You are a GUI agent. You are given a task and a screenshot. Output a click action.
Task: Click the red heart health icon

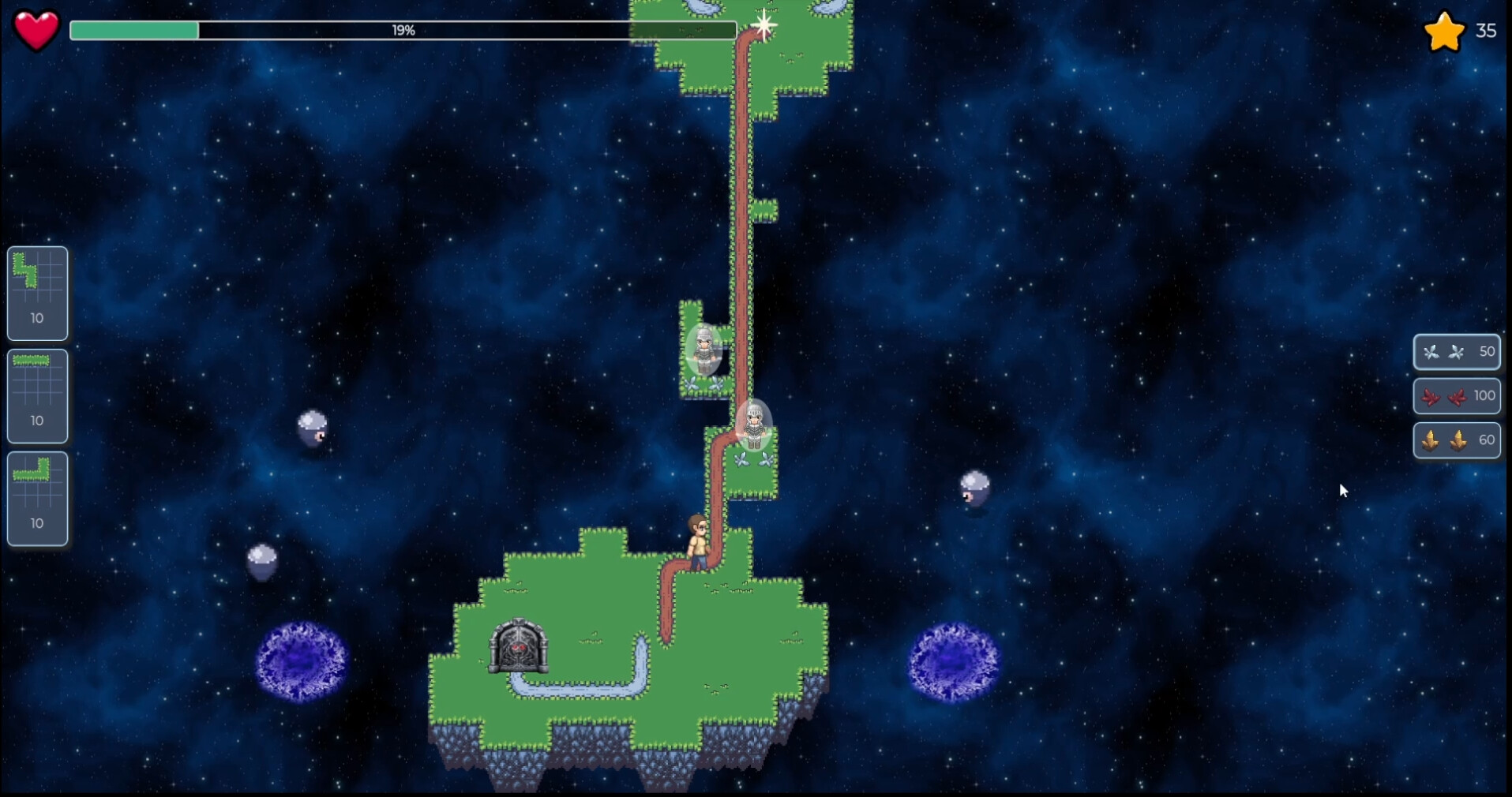point(35,30)
